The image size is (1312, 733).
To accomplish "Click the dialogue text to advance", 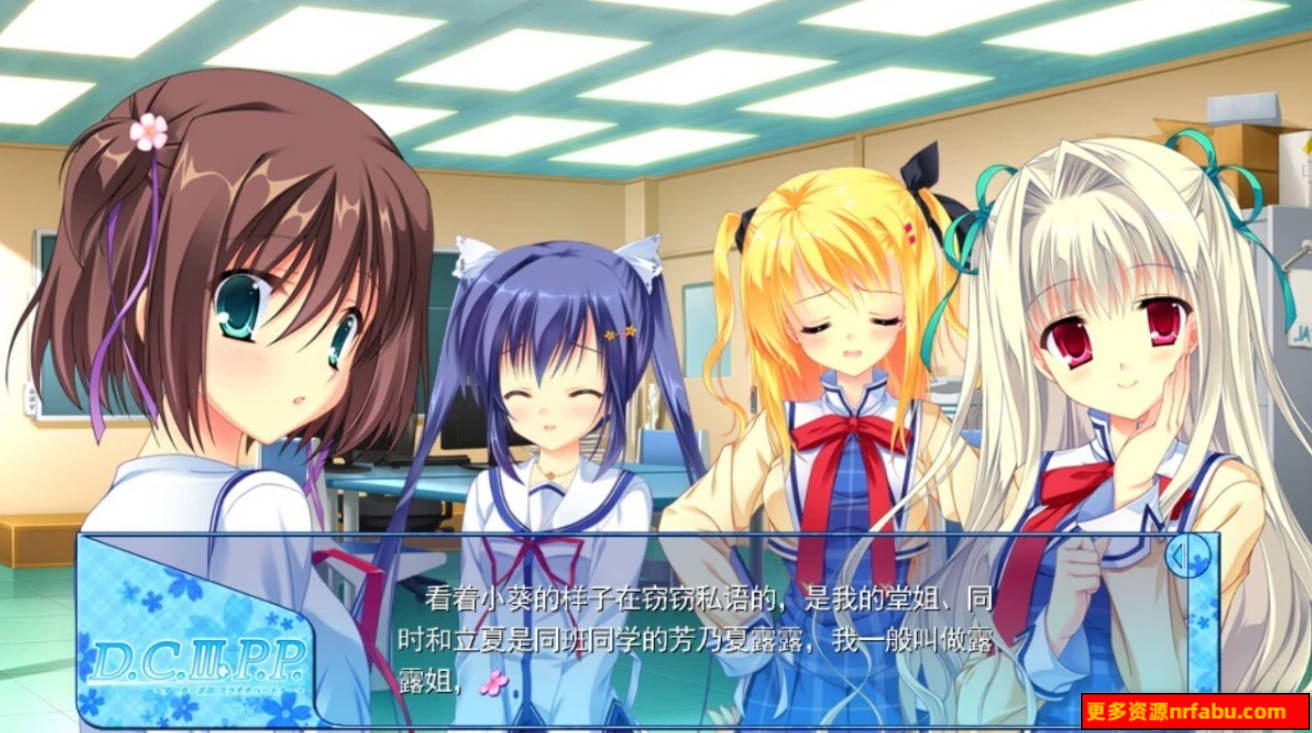I will [x=707, y=642].
